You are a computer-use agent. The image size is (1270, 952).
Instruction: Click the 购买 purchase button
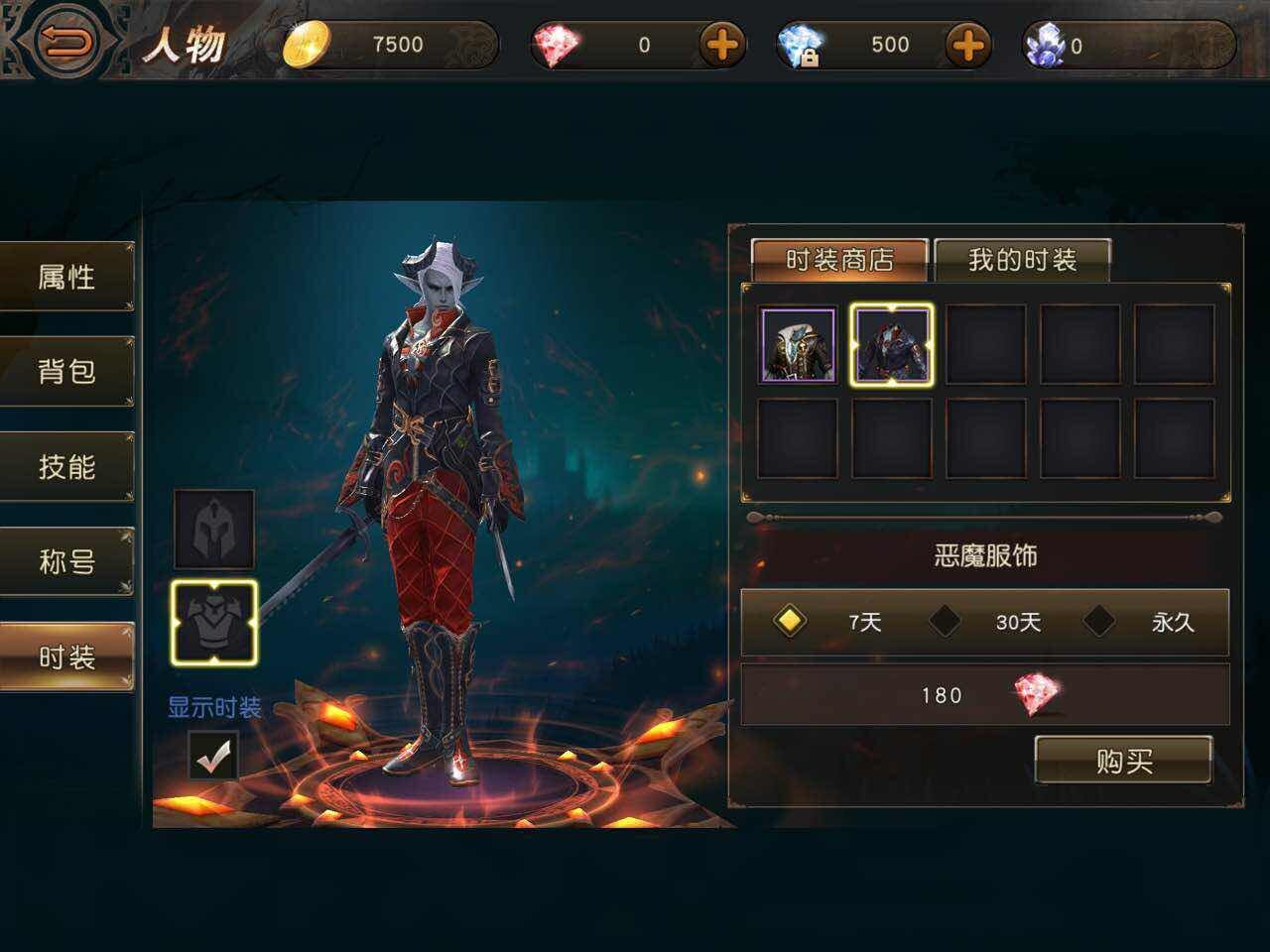1124,761
